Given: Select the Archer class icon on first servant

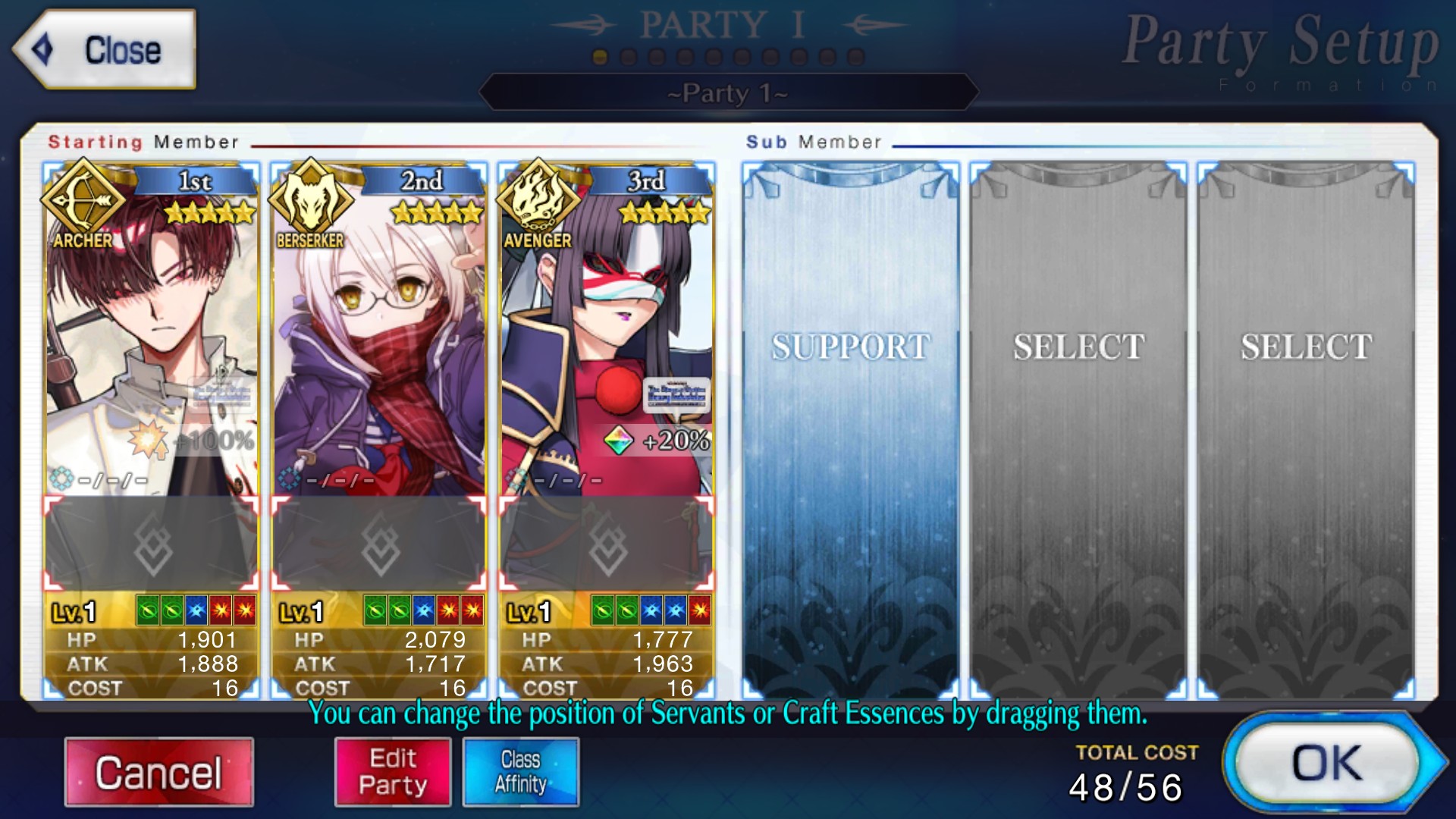Looking at the screenshot, I should pos(85,200).
